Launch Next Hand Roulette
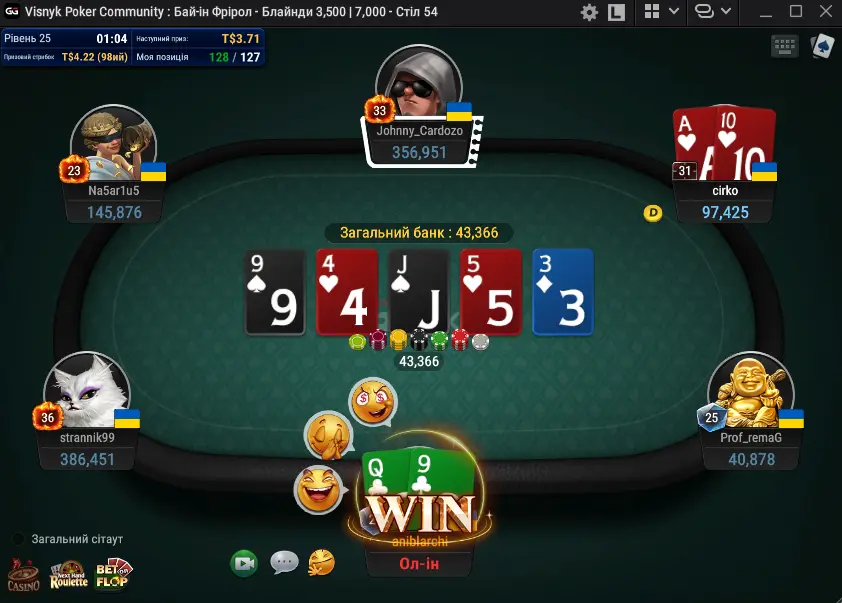The image size is (842, 603). [69, 574]
